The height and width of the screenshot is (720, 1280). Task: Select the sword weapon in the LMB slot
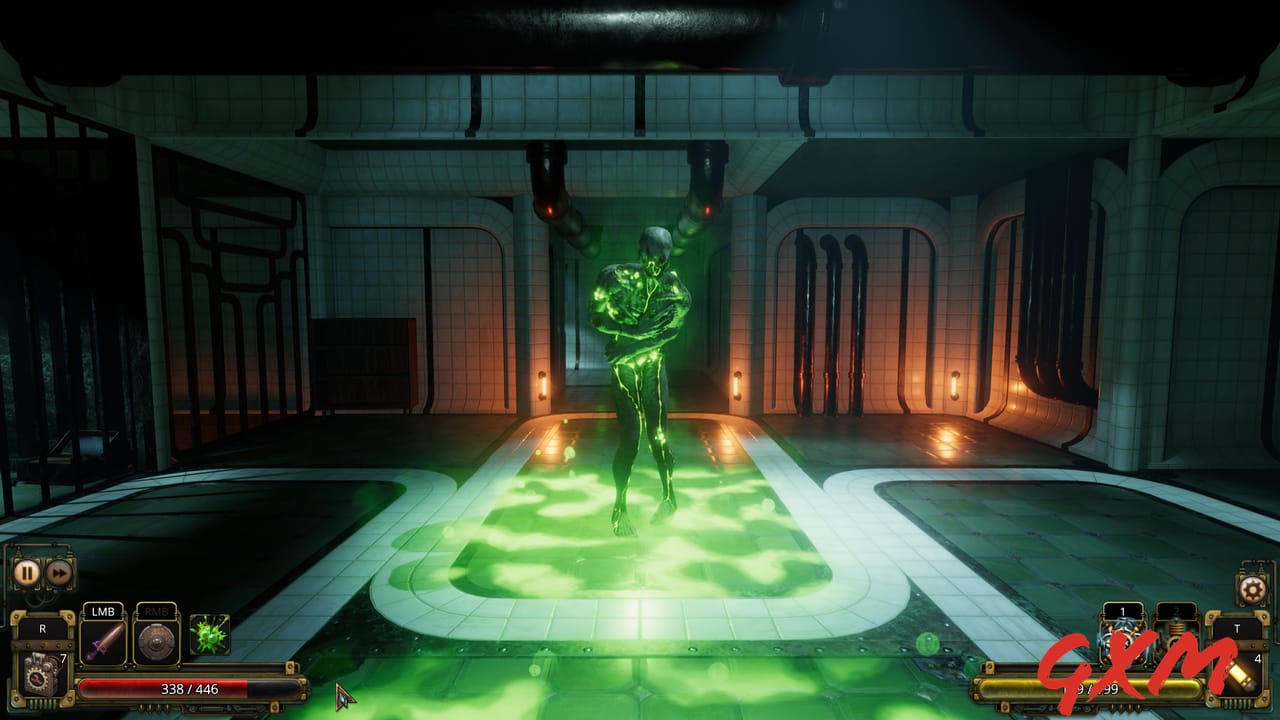pyautogui.click(x=104, y=642)
